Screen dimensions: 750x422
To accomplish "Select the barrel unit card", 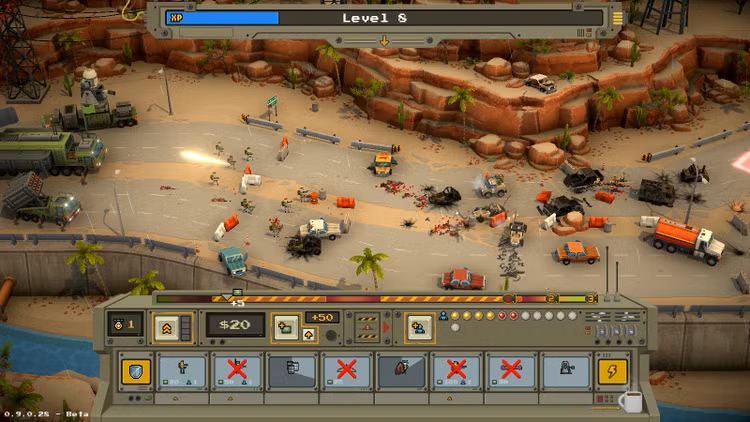I will 292,372.
